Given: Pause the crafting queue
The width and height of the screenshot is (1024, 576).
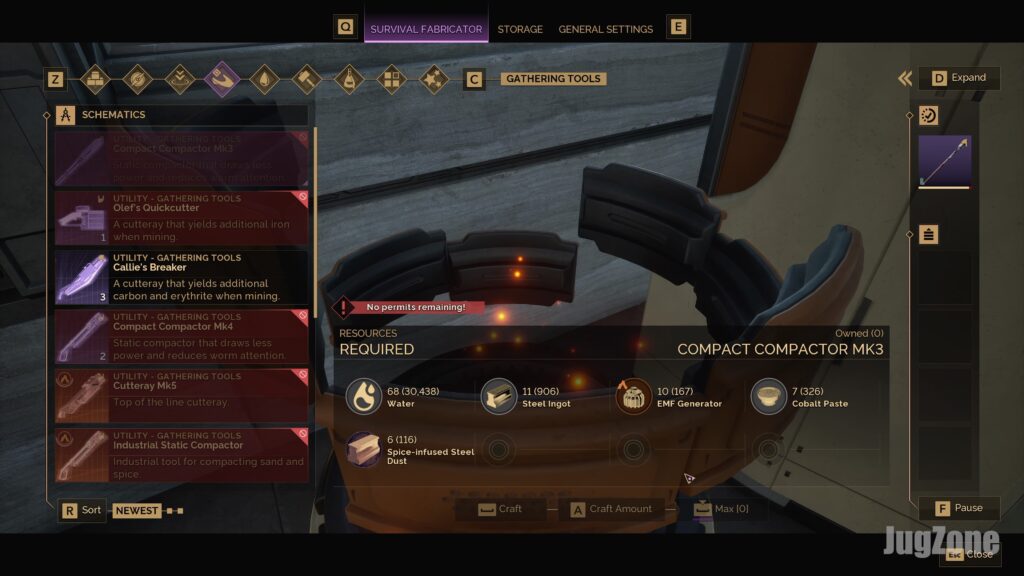Looking at the screenshot, I should pos(959,508).
